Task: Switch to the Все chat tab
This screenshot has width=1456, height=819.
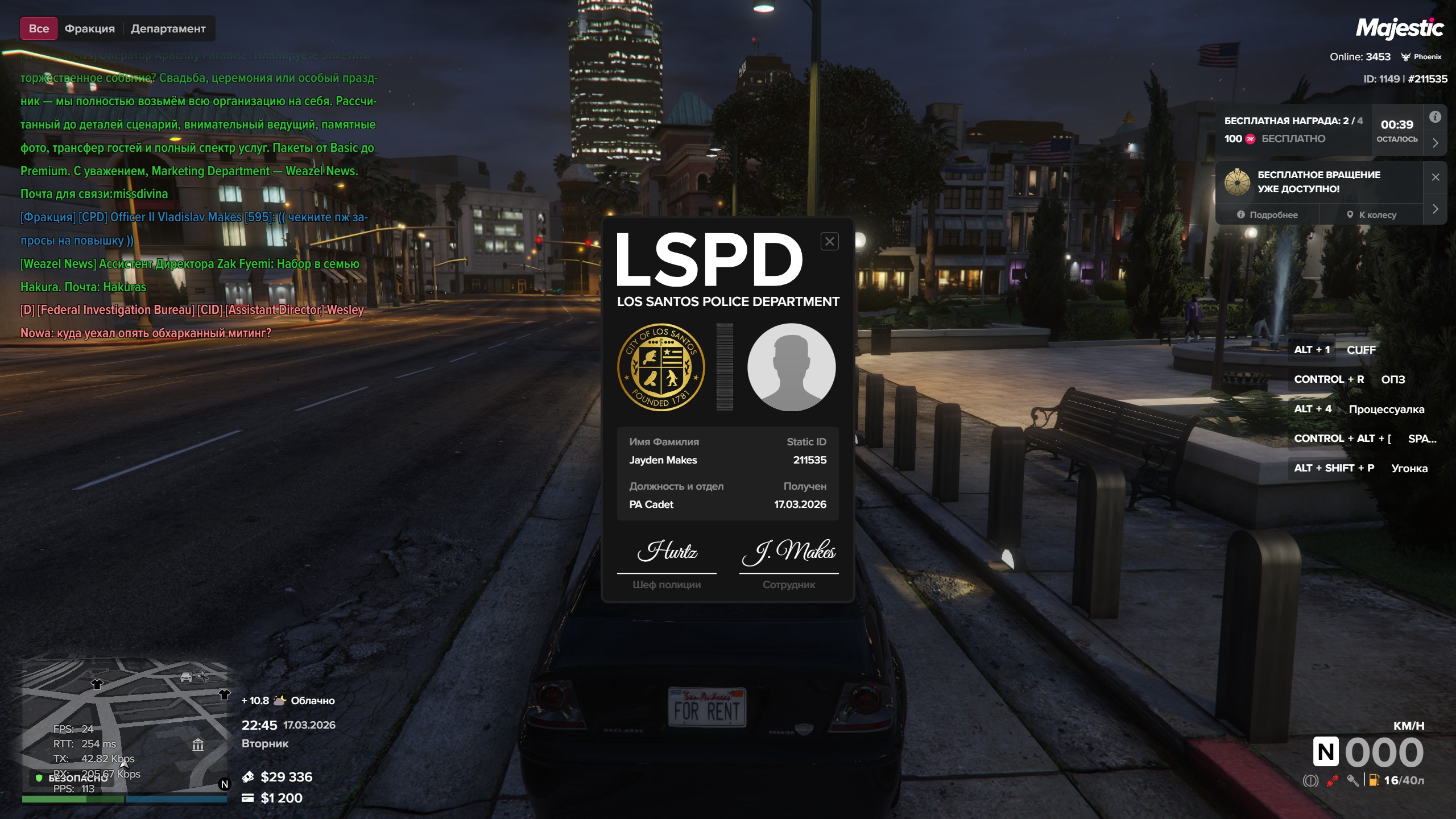Action: (39, 28)
